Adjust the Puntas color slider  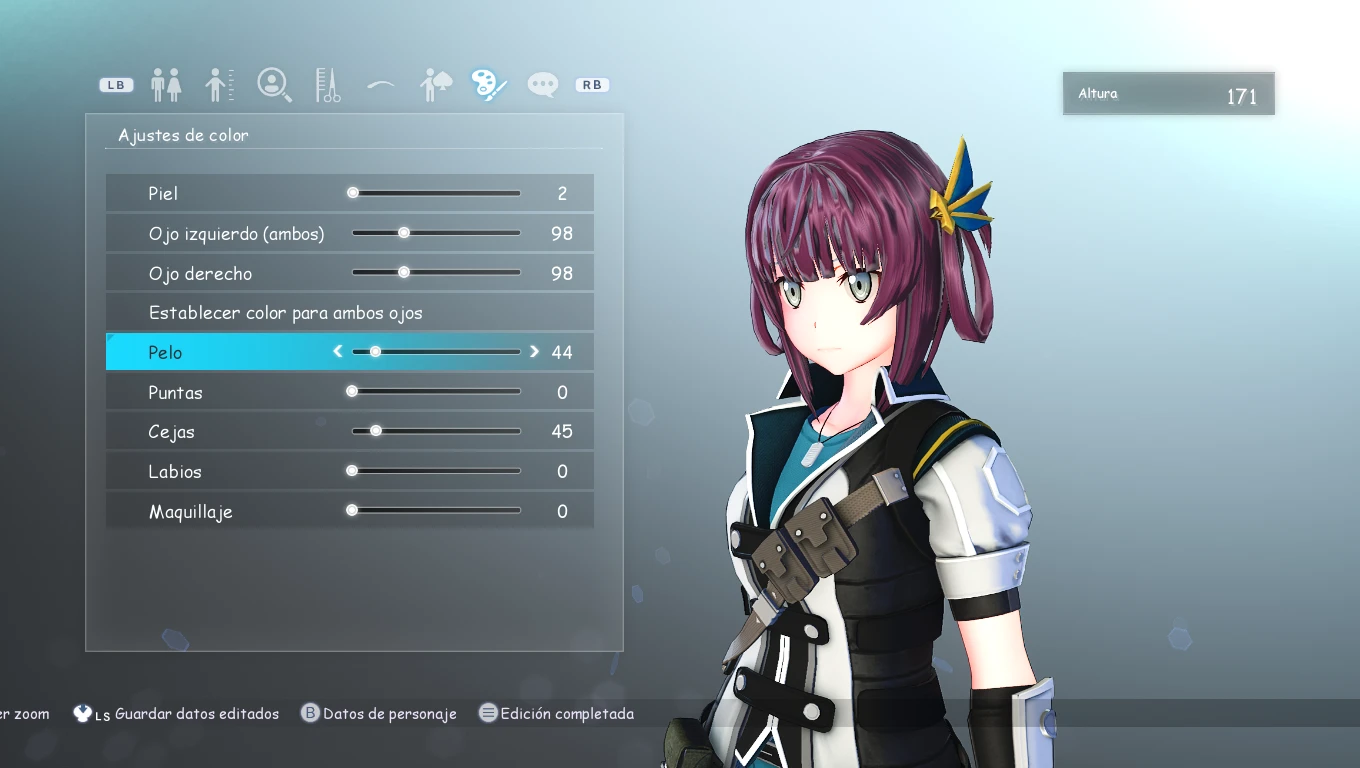pos(436,392)
